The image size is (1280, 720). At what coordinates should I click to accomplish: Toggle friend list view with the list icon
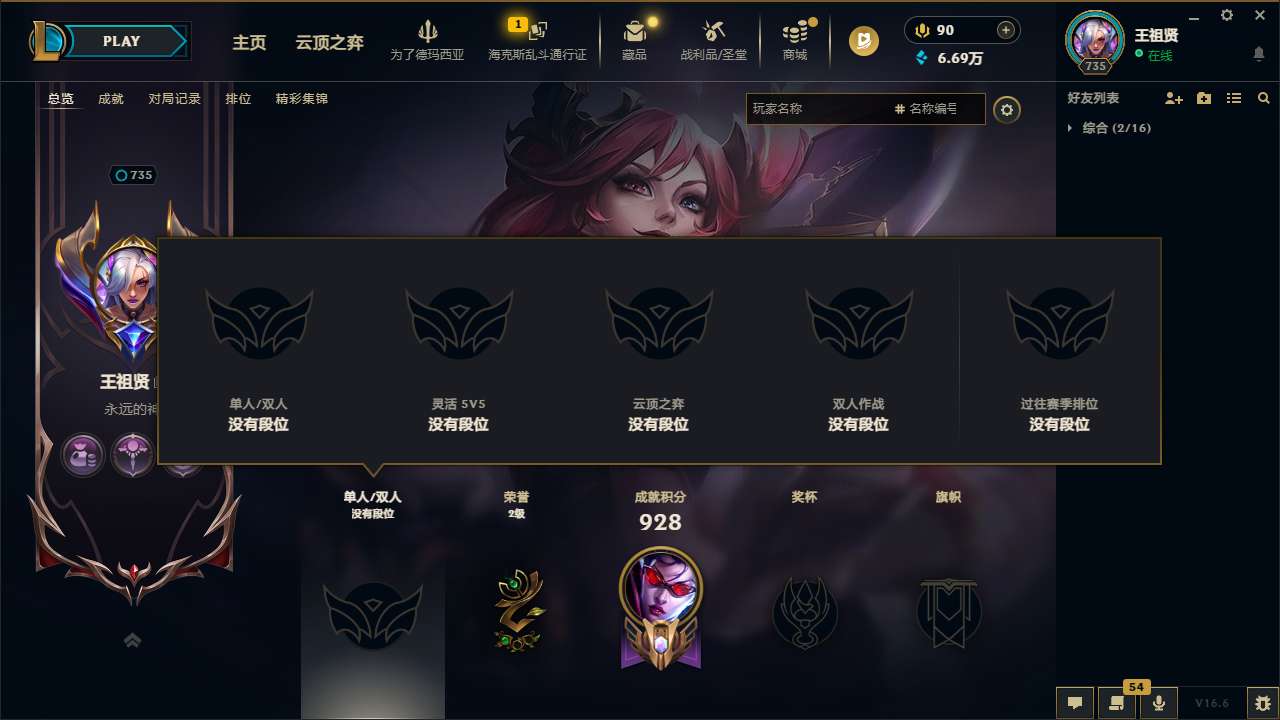point(1234,98)
